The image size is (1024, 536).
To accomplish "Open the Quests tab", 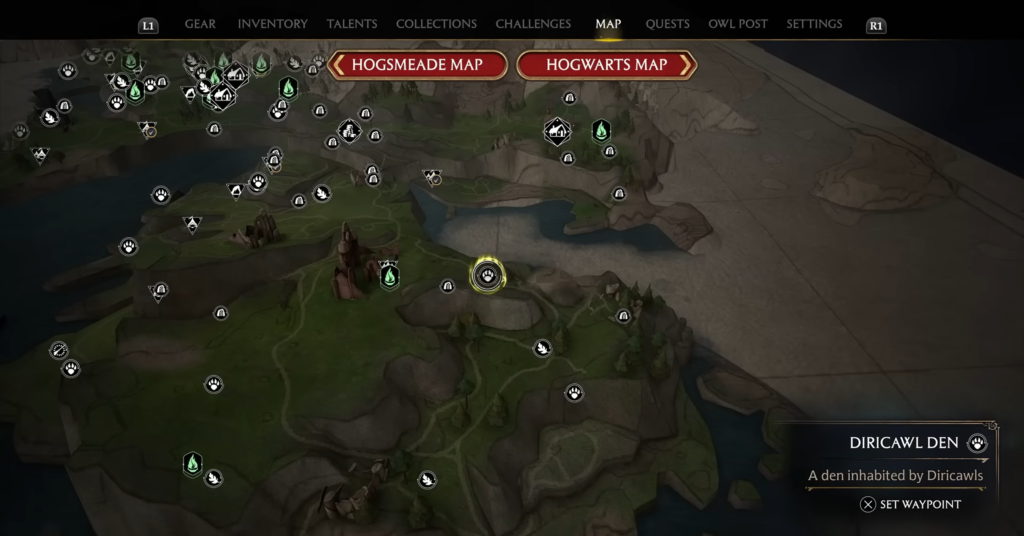I will pos(666,24).
